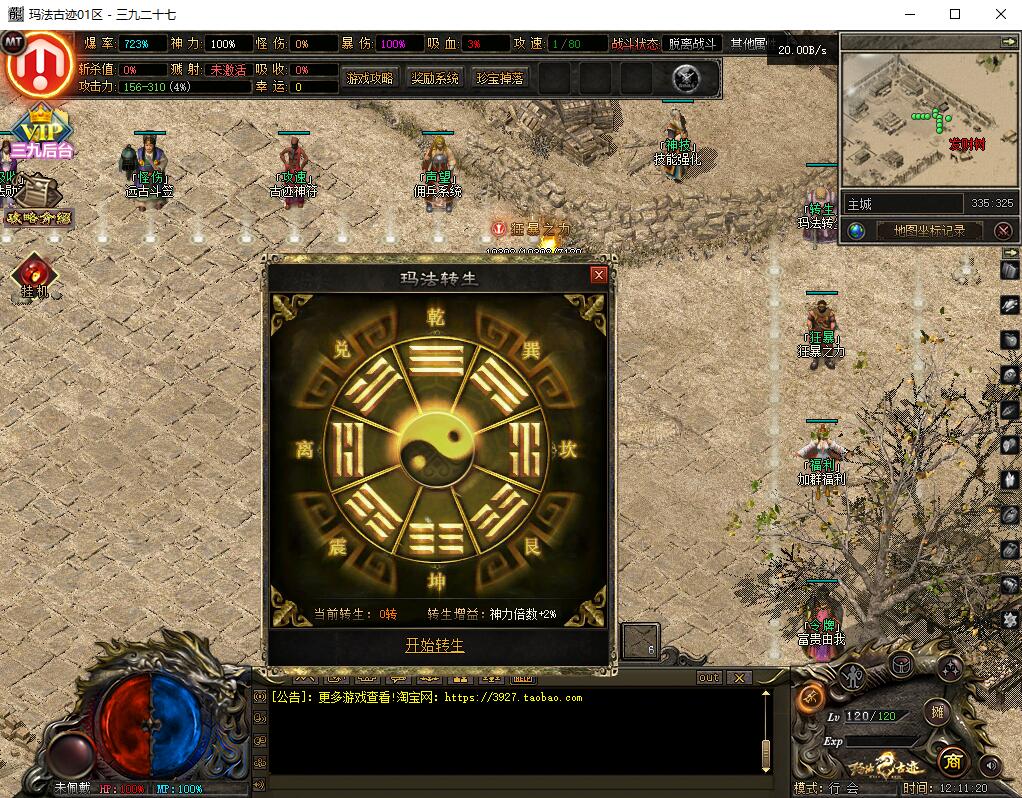Close the 玛法转生 dialog

tap(599, 275)
